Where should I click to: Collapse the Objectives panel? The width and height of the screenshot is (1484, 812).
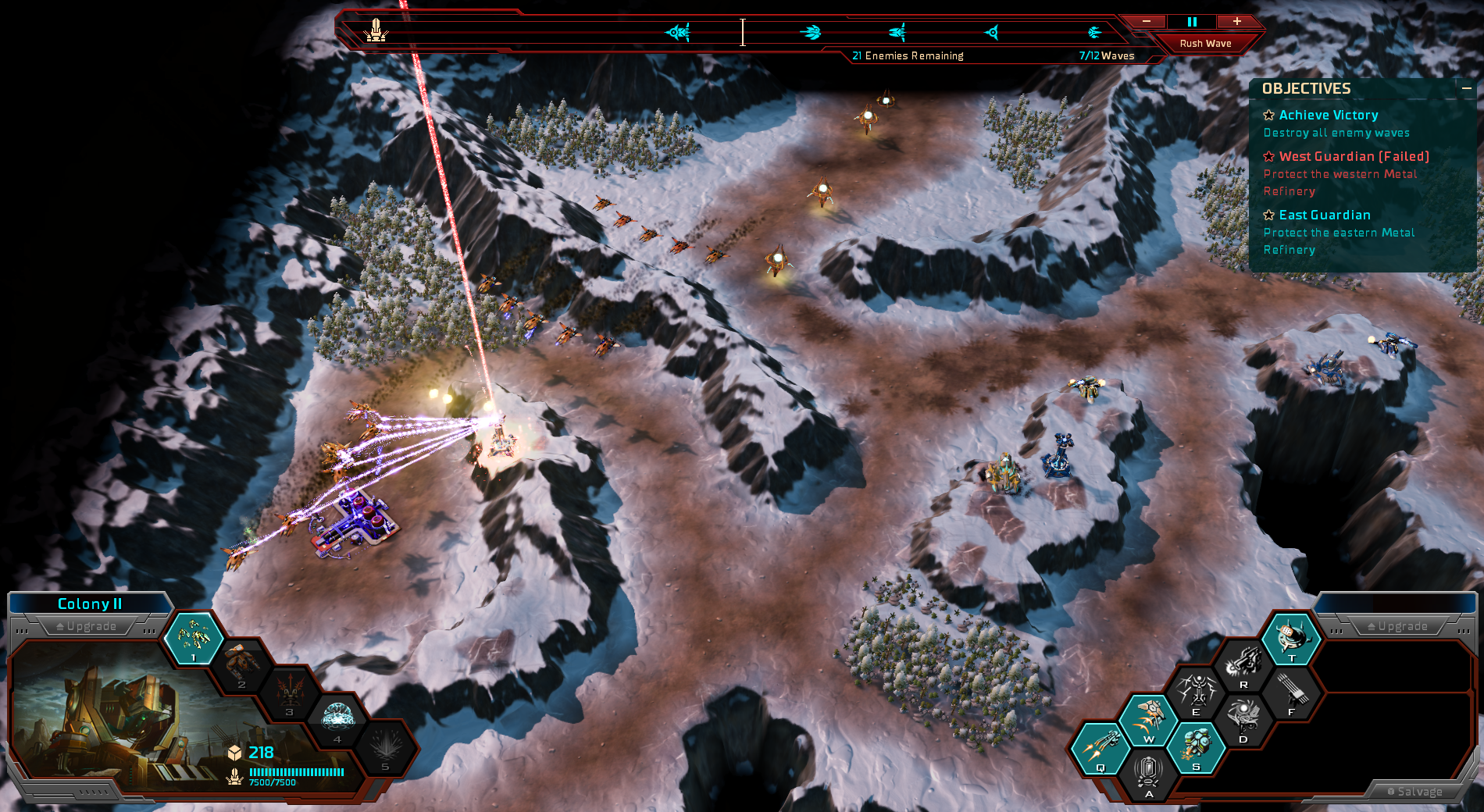point(1467,89)
